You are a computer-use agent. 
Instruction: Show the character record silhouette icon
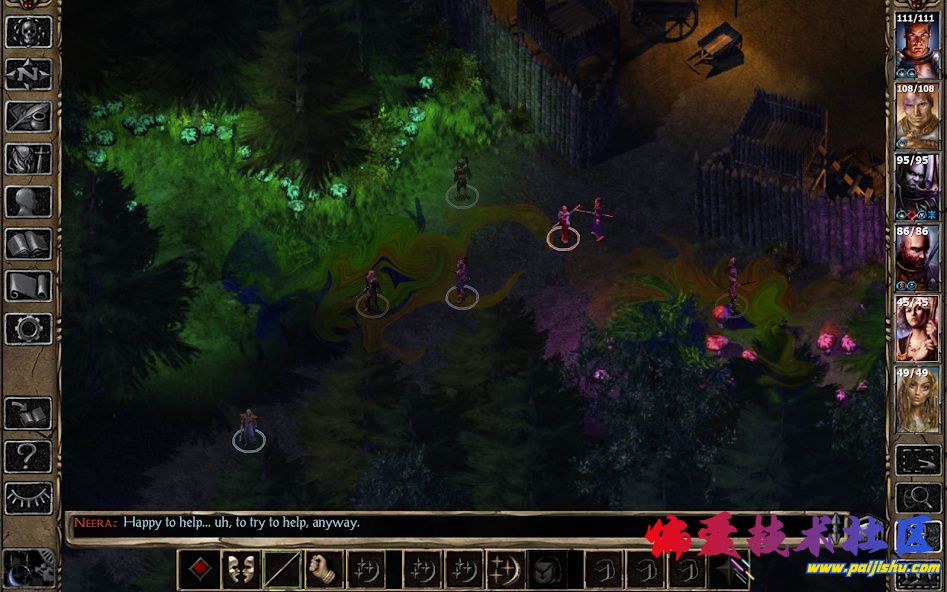point(28,201)
